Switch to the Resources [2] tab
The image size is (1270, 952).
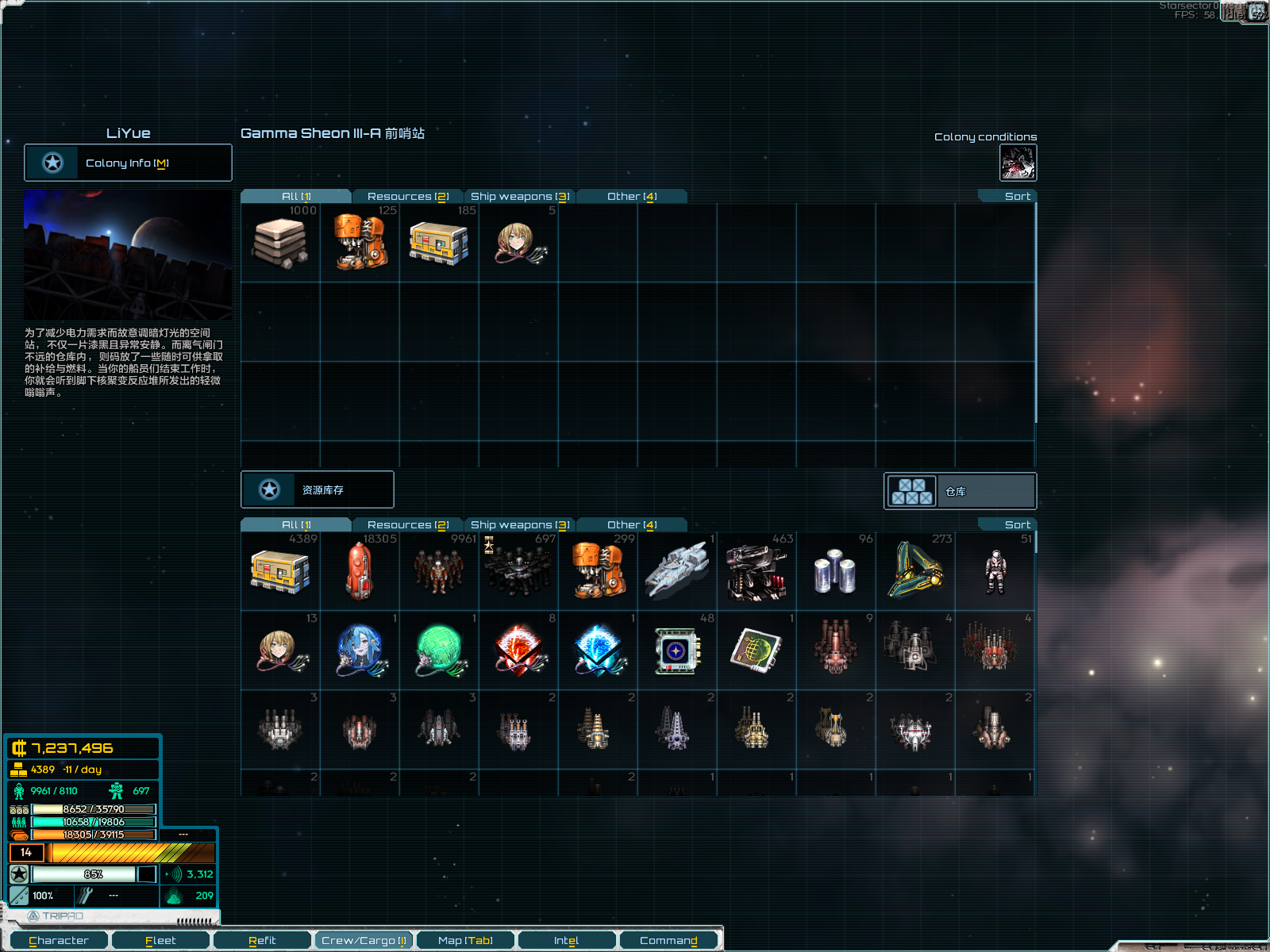click(x=408, y=196)
